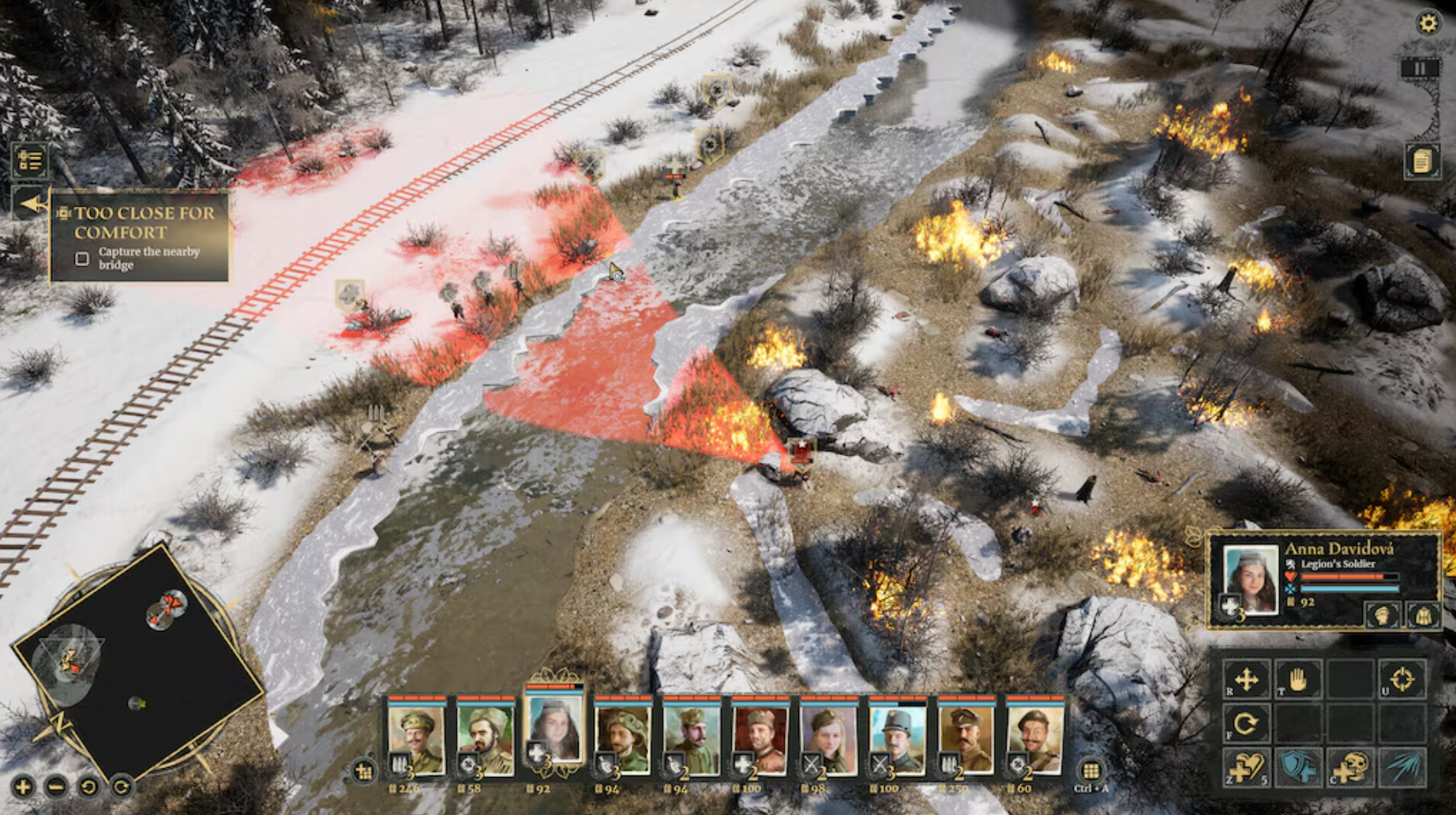1456x815 pixels.
Task: Activate the move command arrows icon
Action: point(1246,679)
